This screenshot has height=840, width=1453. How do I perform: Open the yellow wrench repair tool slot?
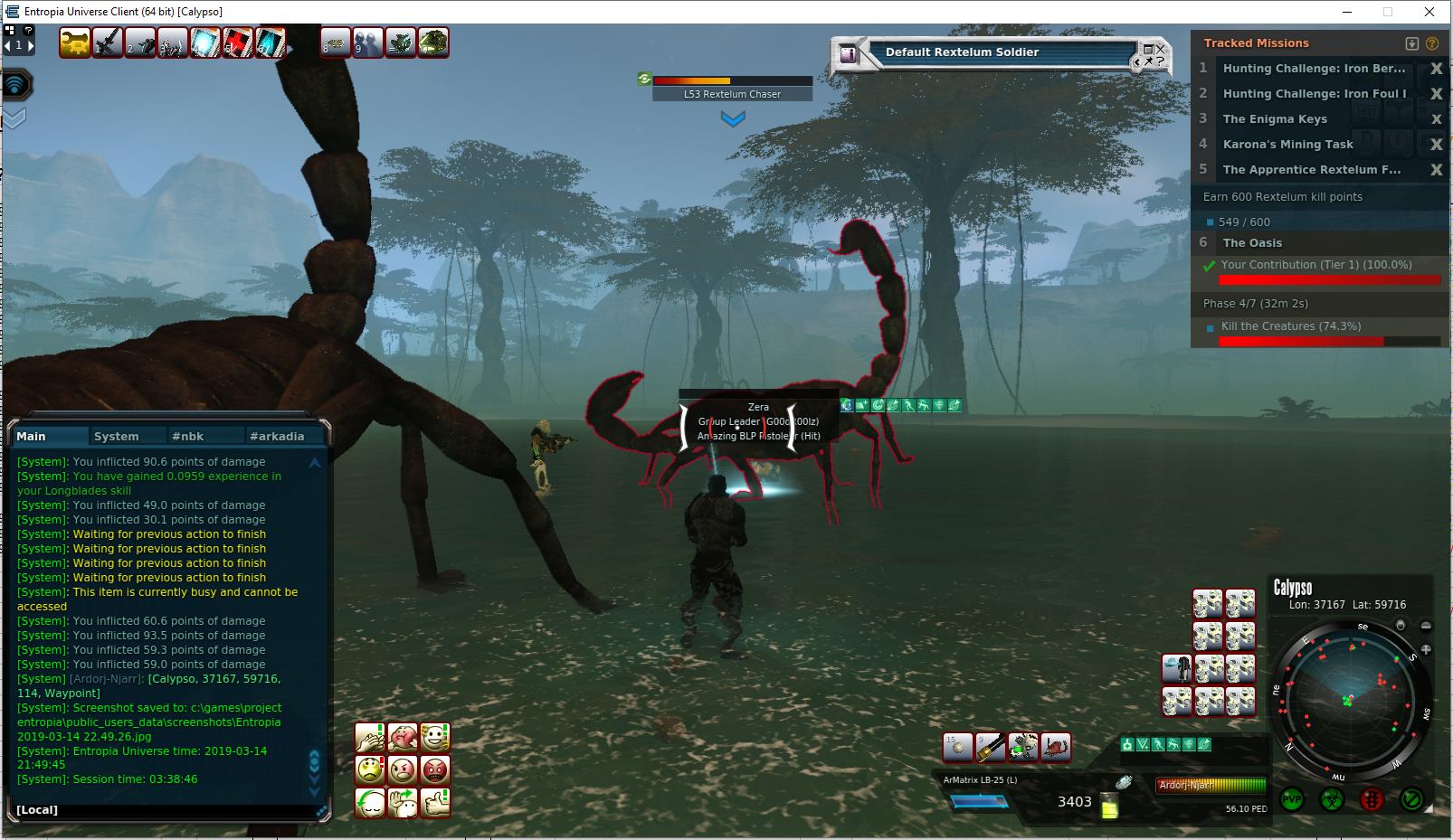pyautogui.click(x=75, y=42)
